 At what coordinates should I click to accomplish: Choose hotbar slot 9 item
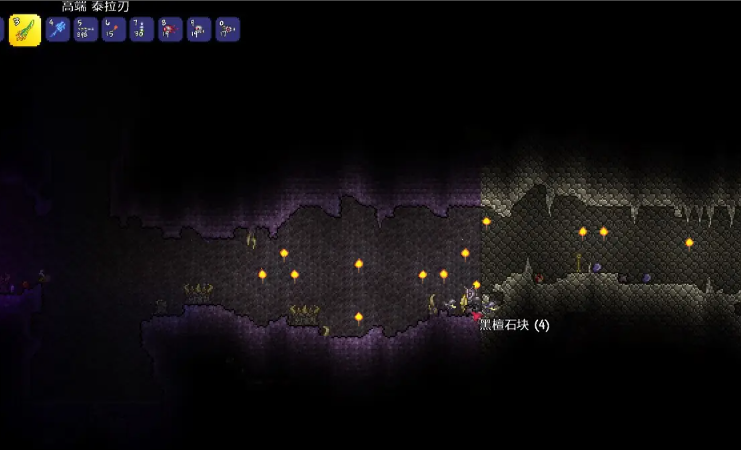pos(199,30)
